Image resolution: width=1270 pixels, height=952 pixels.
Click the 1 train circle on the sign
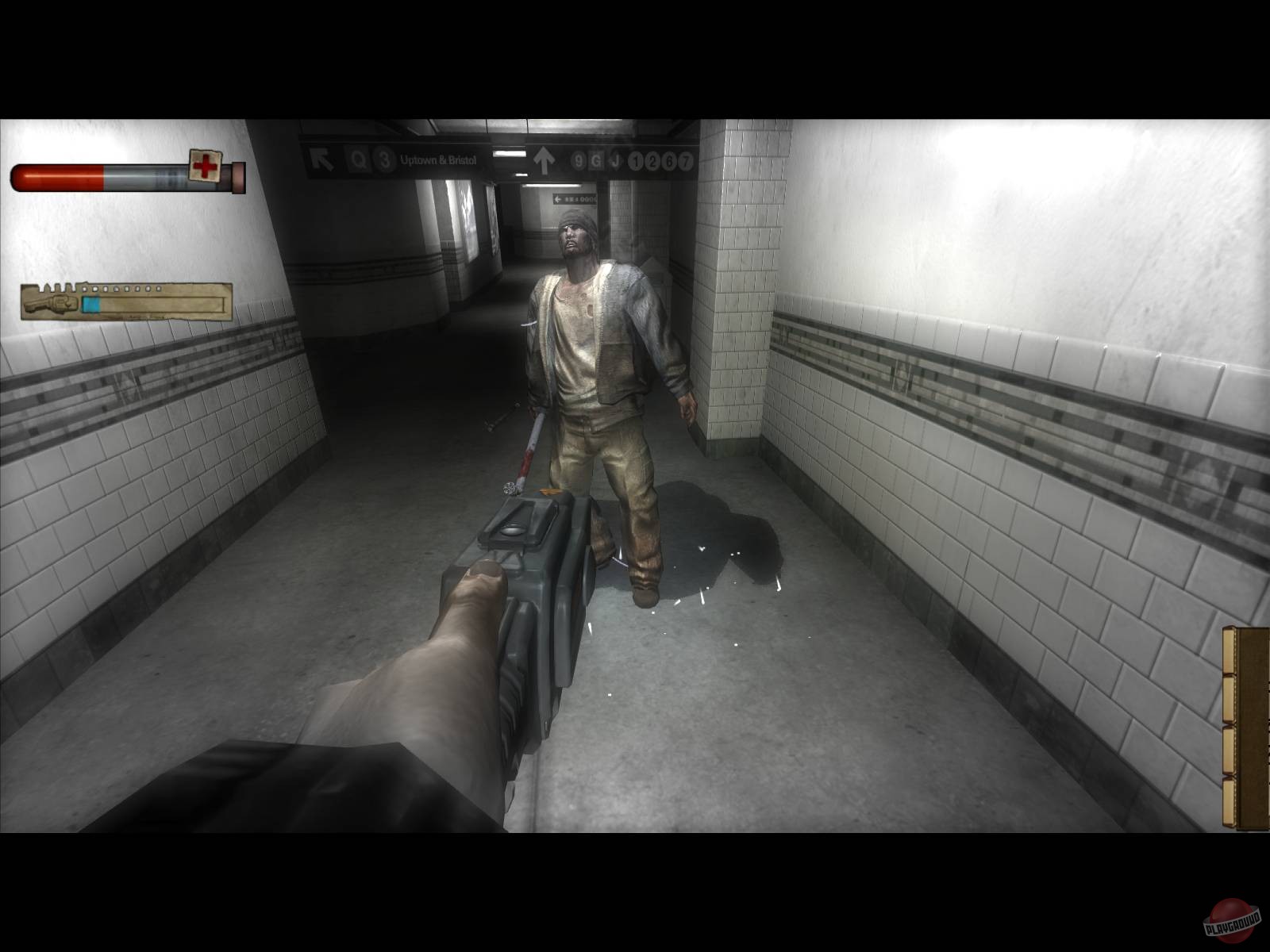(637, 159)
